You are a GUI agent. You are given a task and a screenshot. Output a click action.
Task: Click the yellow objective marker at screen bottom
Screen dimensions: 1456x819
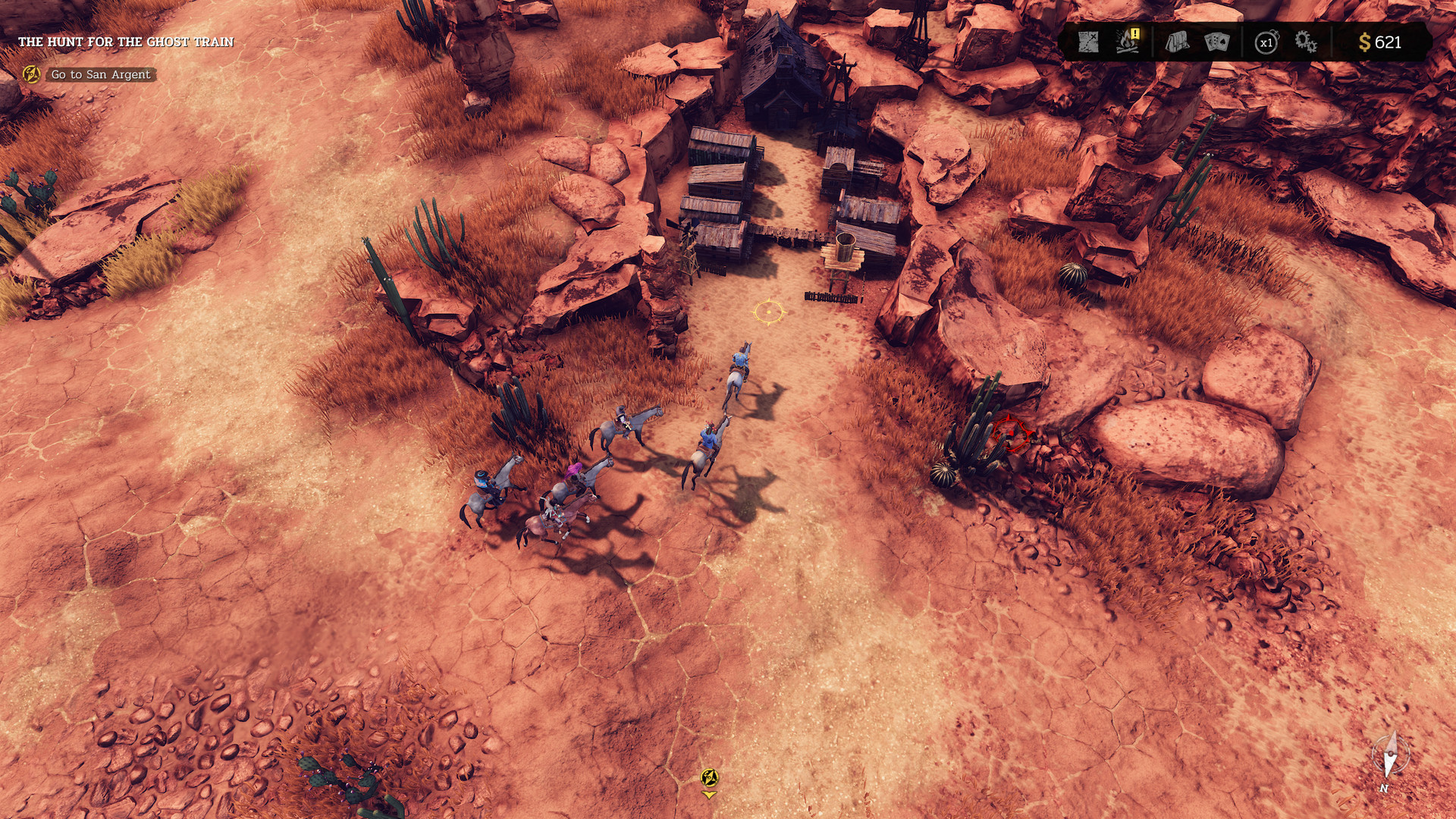(x=710, y=777)
